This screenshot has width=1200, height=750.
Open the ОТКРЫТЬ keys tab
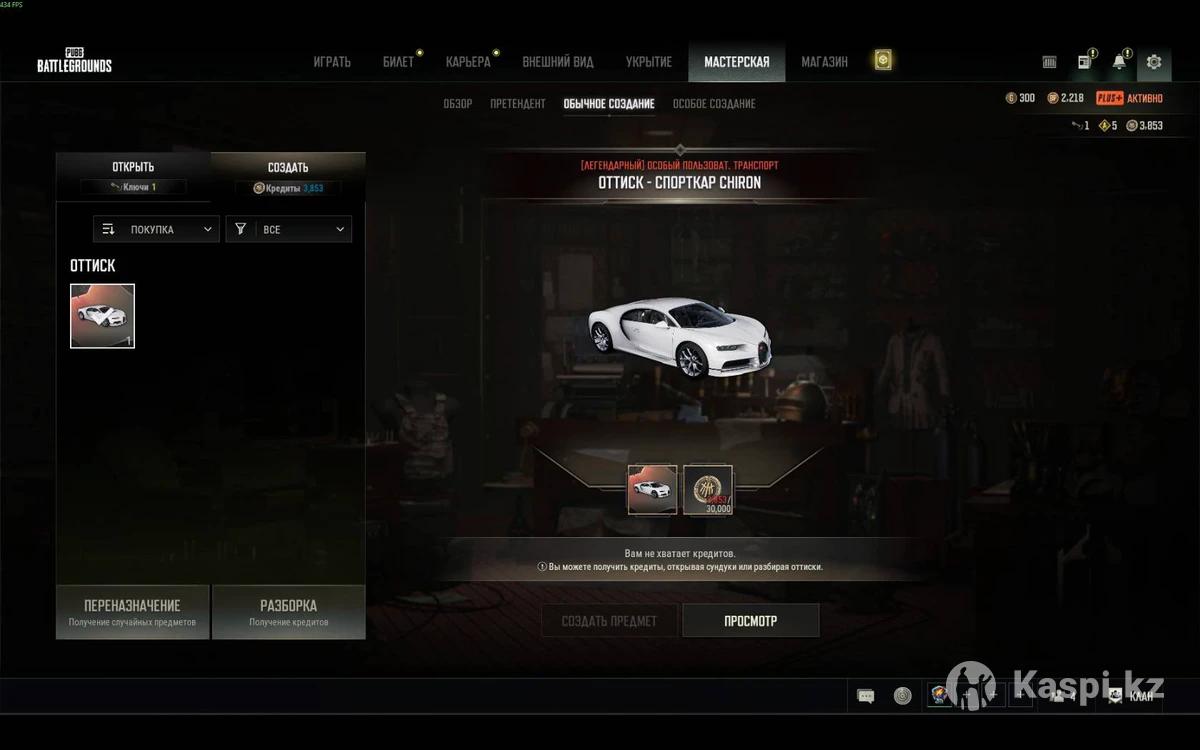click(133, 174)
